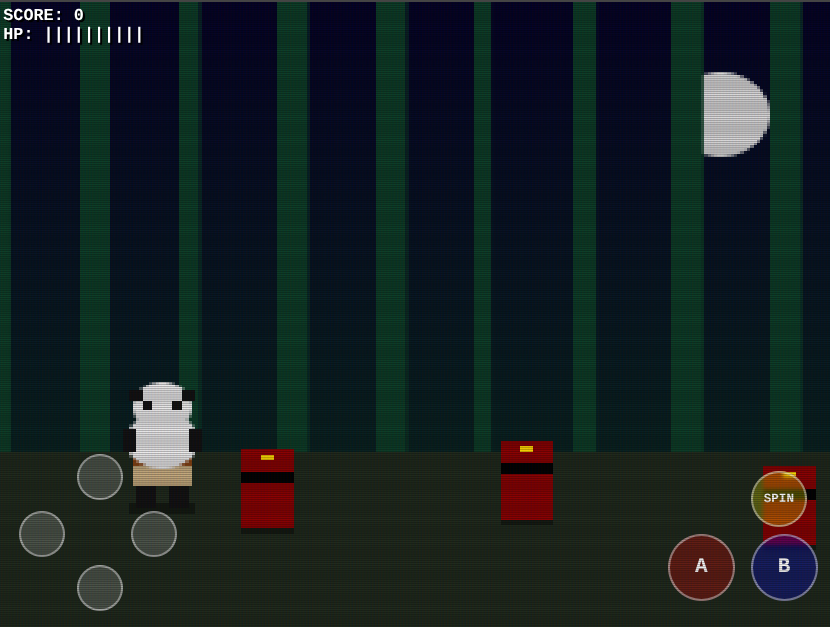Screen dimensions: 830x627
Task: Tap the d-pad left circle
Action: coord(42,534)
